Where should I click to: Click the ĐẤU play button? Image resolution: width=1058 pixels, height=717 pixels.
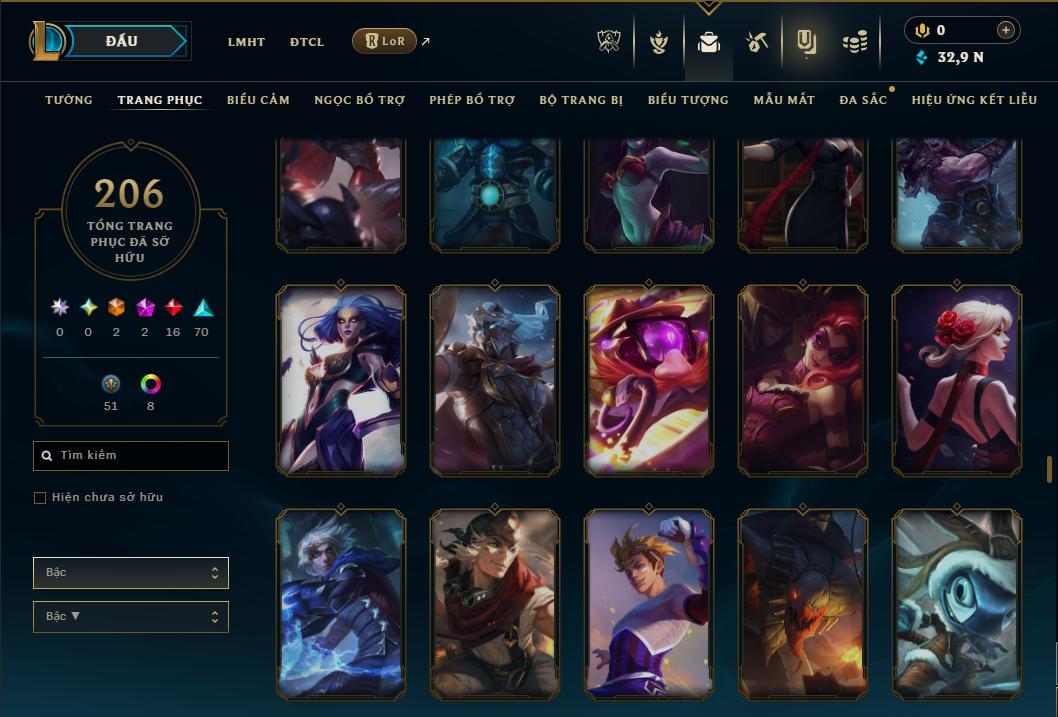tap(124, 41)
